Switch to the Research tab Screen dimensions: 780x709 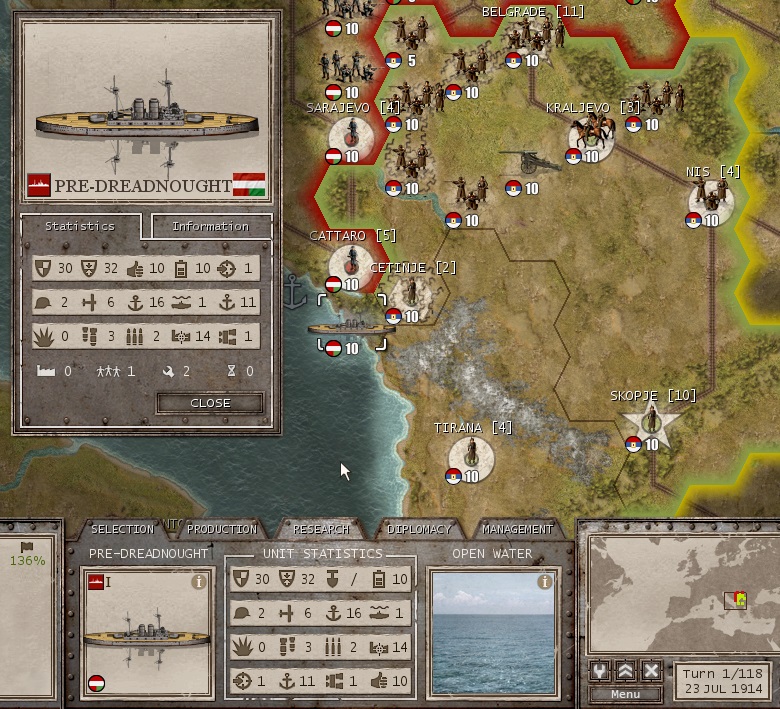321,529
